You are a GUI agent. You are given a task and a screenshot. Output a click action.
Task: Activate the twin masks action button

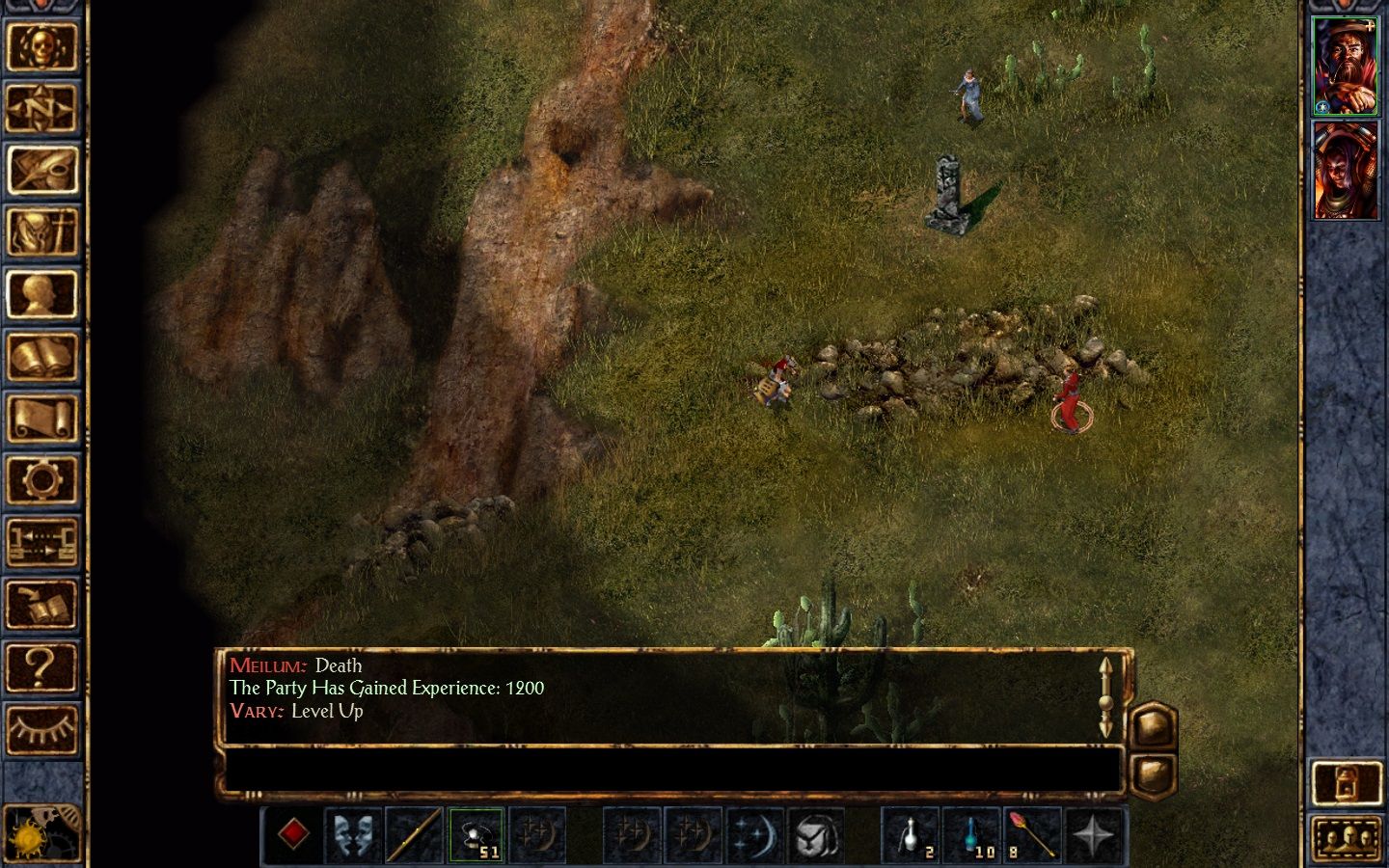[353, 834]
